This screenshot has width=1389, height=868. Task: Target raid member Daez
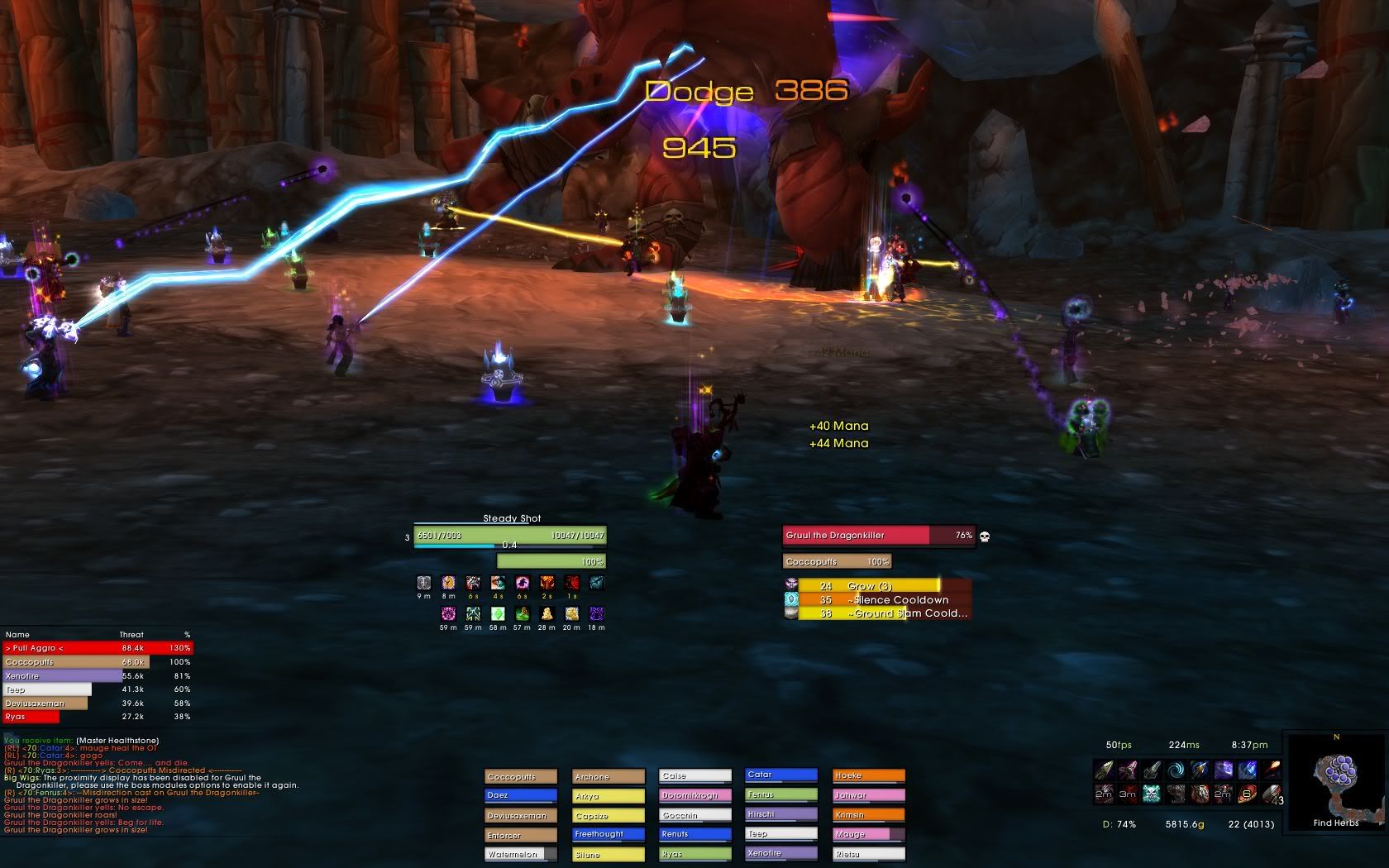(521, 796)
